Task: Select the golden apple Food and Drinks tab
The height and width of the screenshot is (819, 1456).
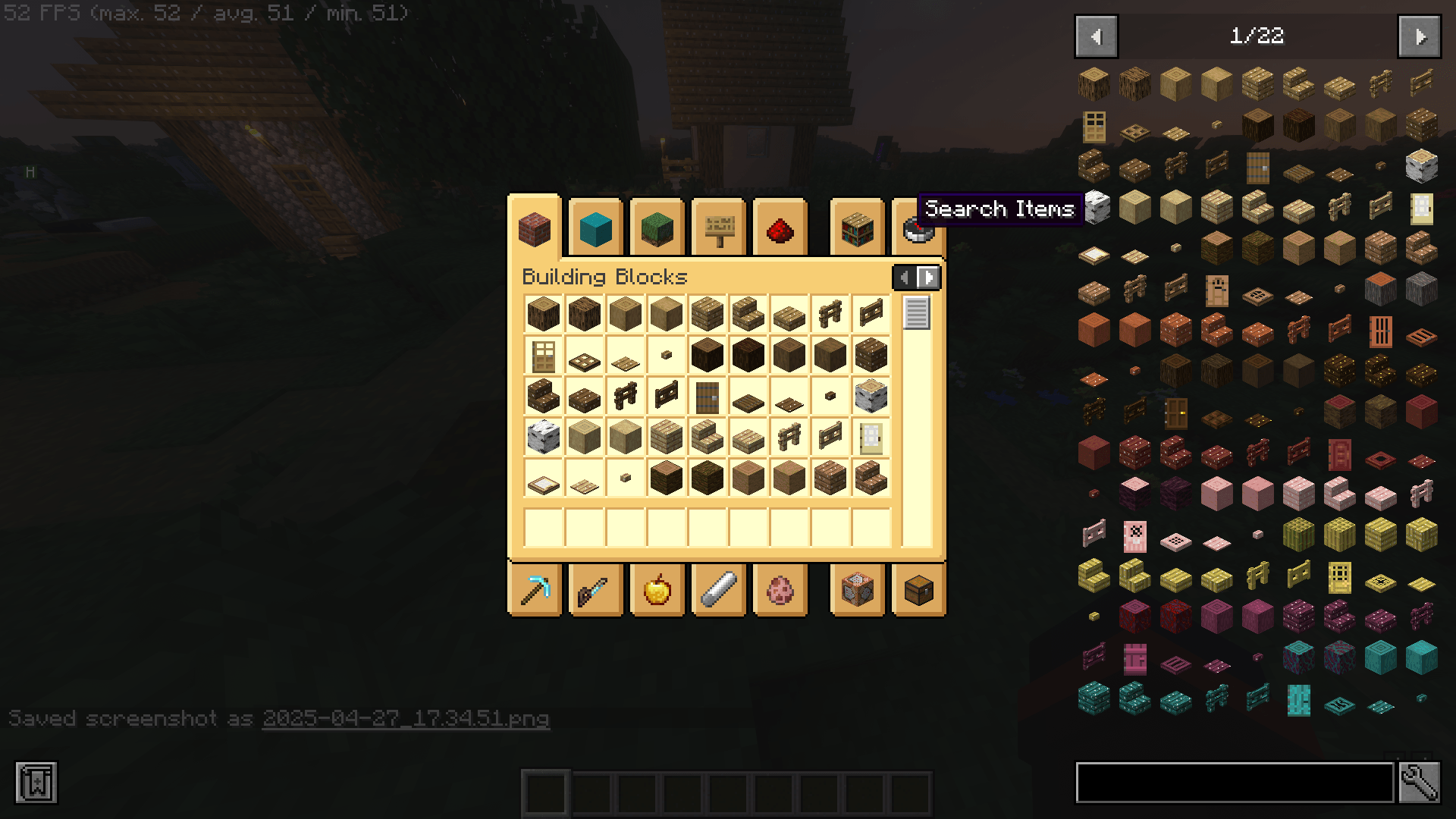Action: pyautogui.click(x=657, y=590)
